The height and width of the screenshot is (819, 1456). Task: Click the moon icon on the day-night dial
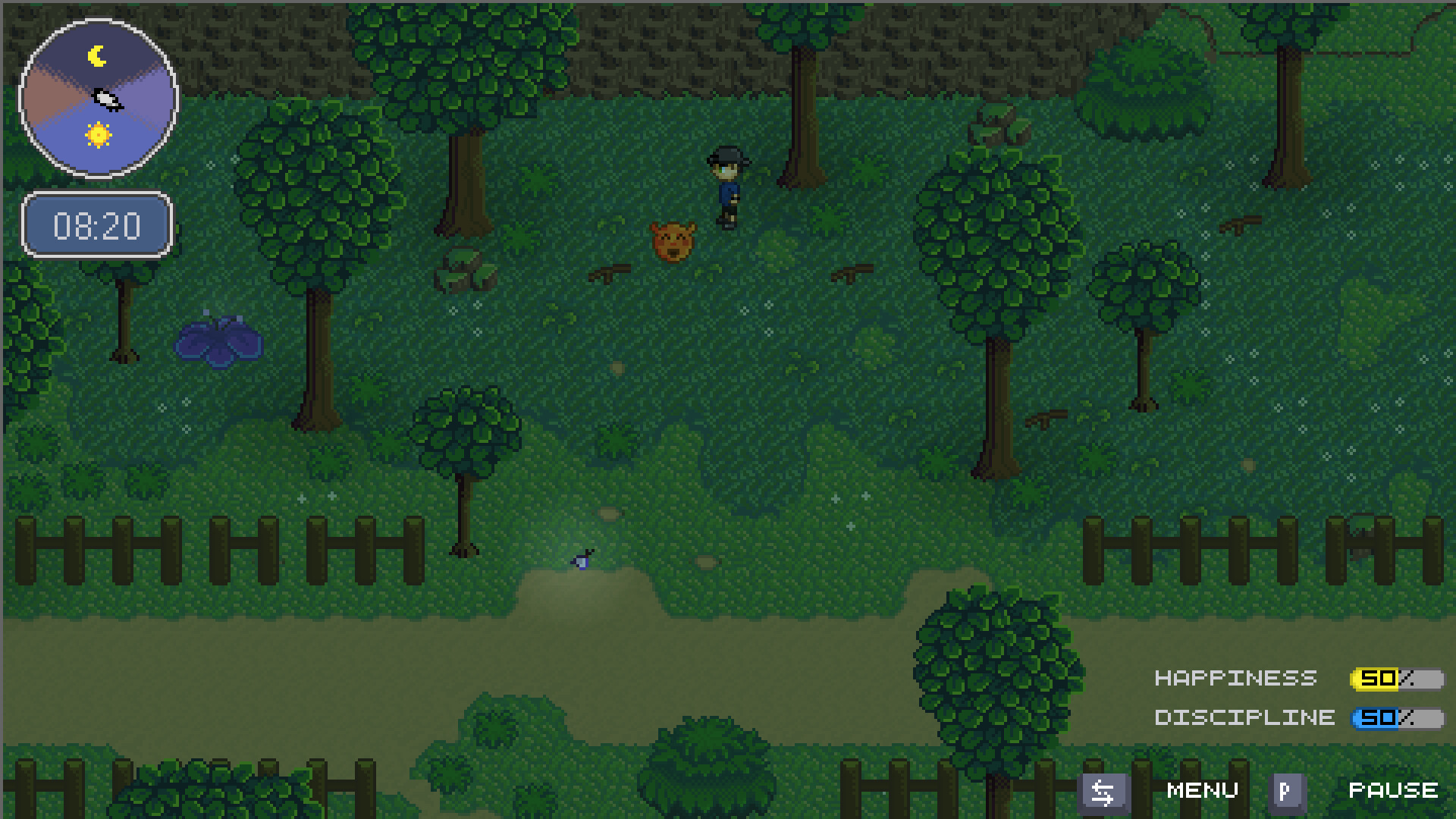[x=96, y=55]
